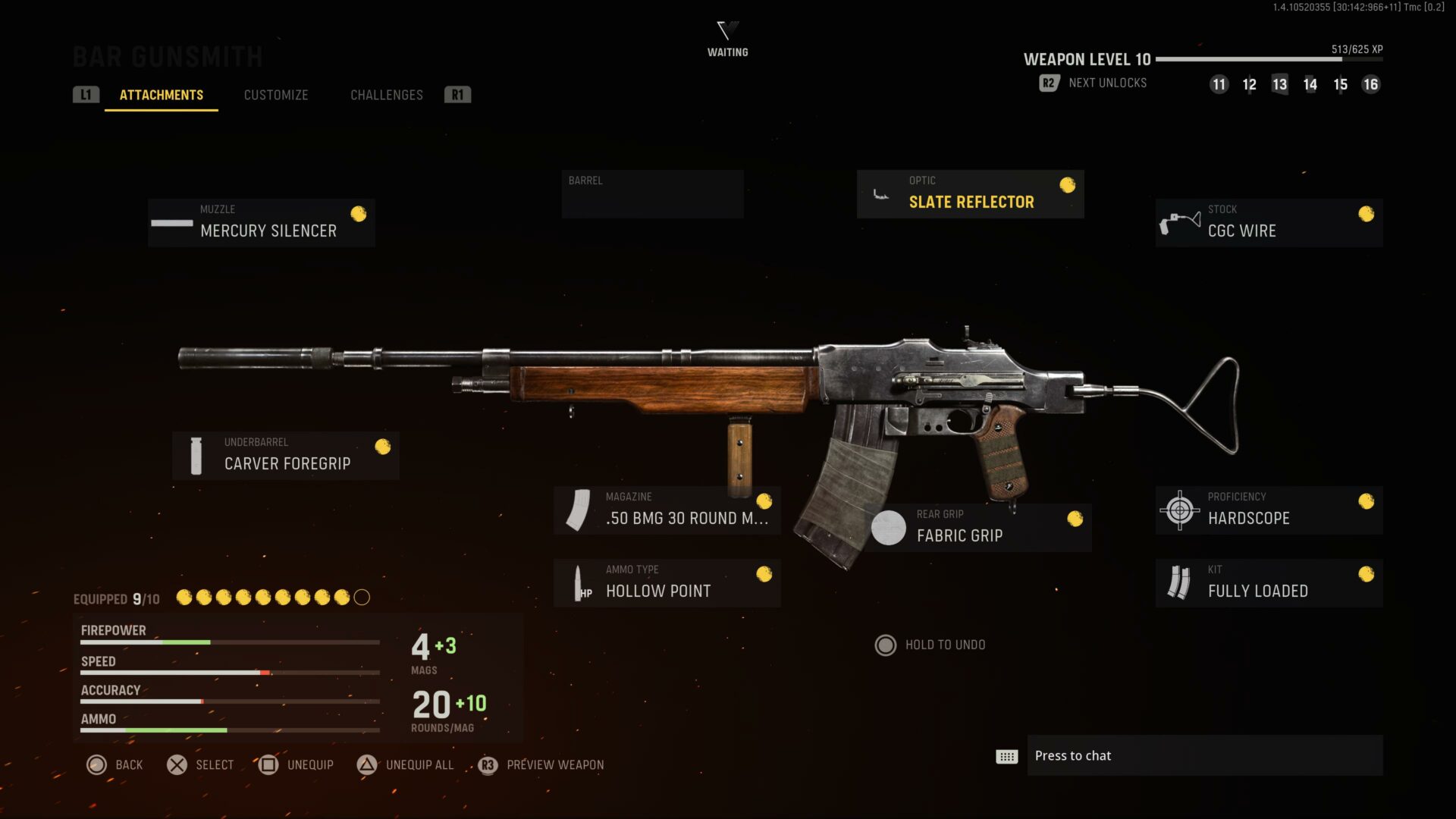Select level 13 in next unlocks
Image resolution: width=1456 pixels, height=819 pixels.
point(1279,84)
